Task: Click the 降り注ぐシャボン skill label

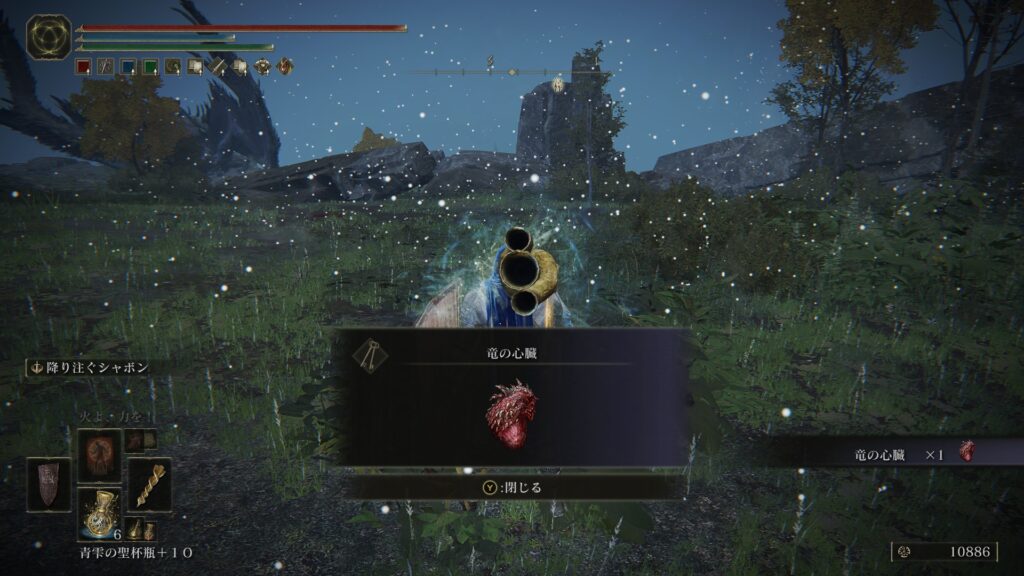Action: [89, 367]
